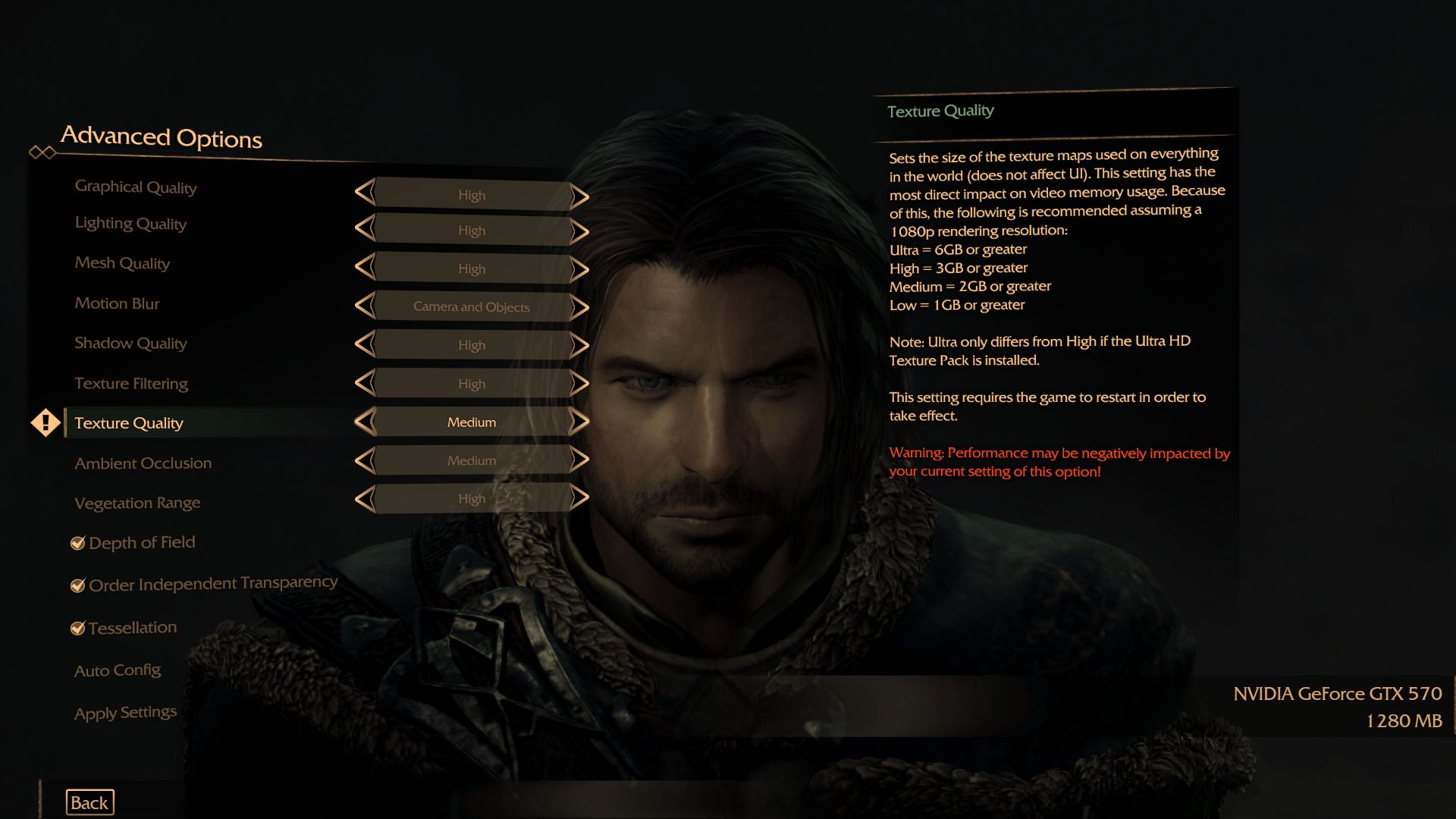Increase Vegetation Range with the right arrow
Image resolution: width=1456 pixels, height=819 pixels.
(579, 498)
